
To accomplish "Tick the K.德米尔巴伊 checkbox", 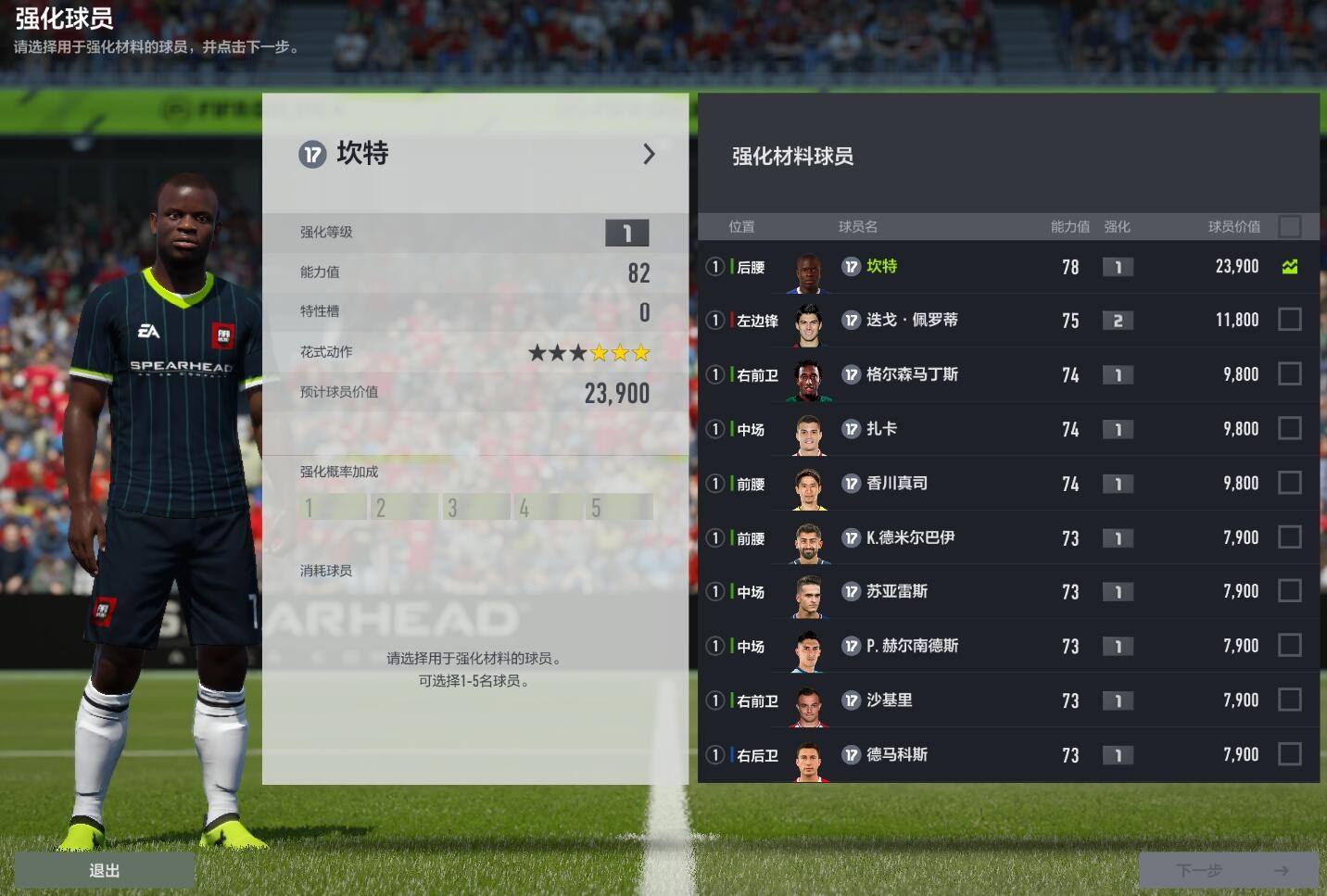I will point(1289,537).
